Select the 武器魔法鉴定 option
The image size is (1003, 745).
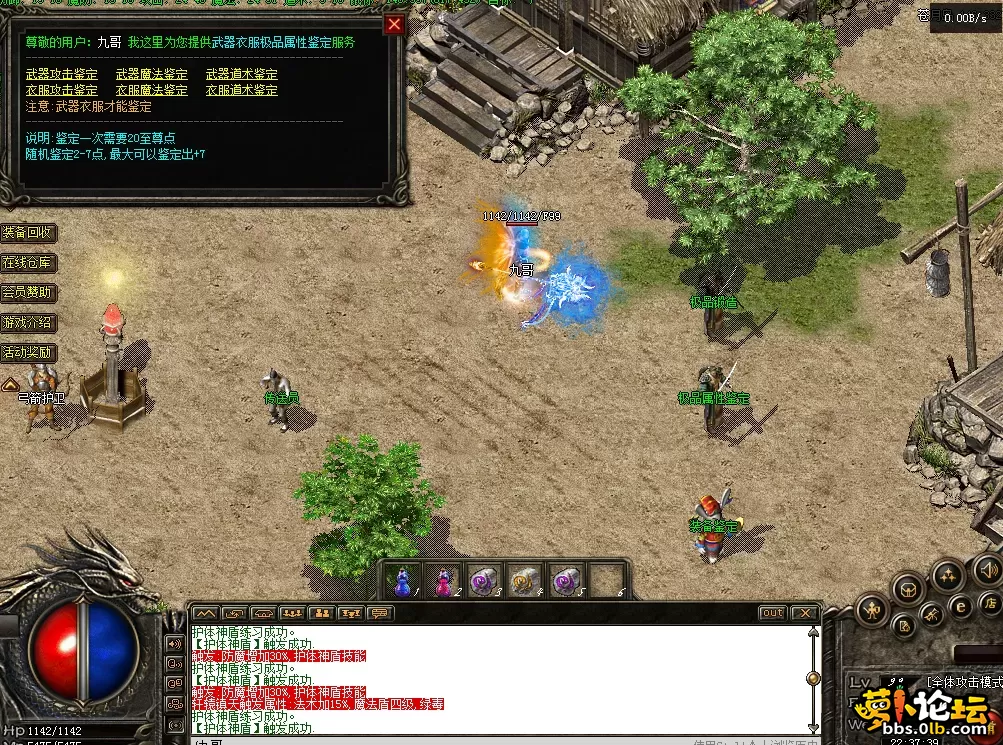pyautogui.click(x=152, y=74)
